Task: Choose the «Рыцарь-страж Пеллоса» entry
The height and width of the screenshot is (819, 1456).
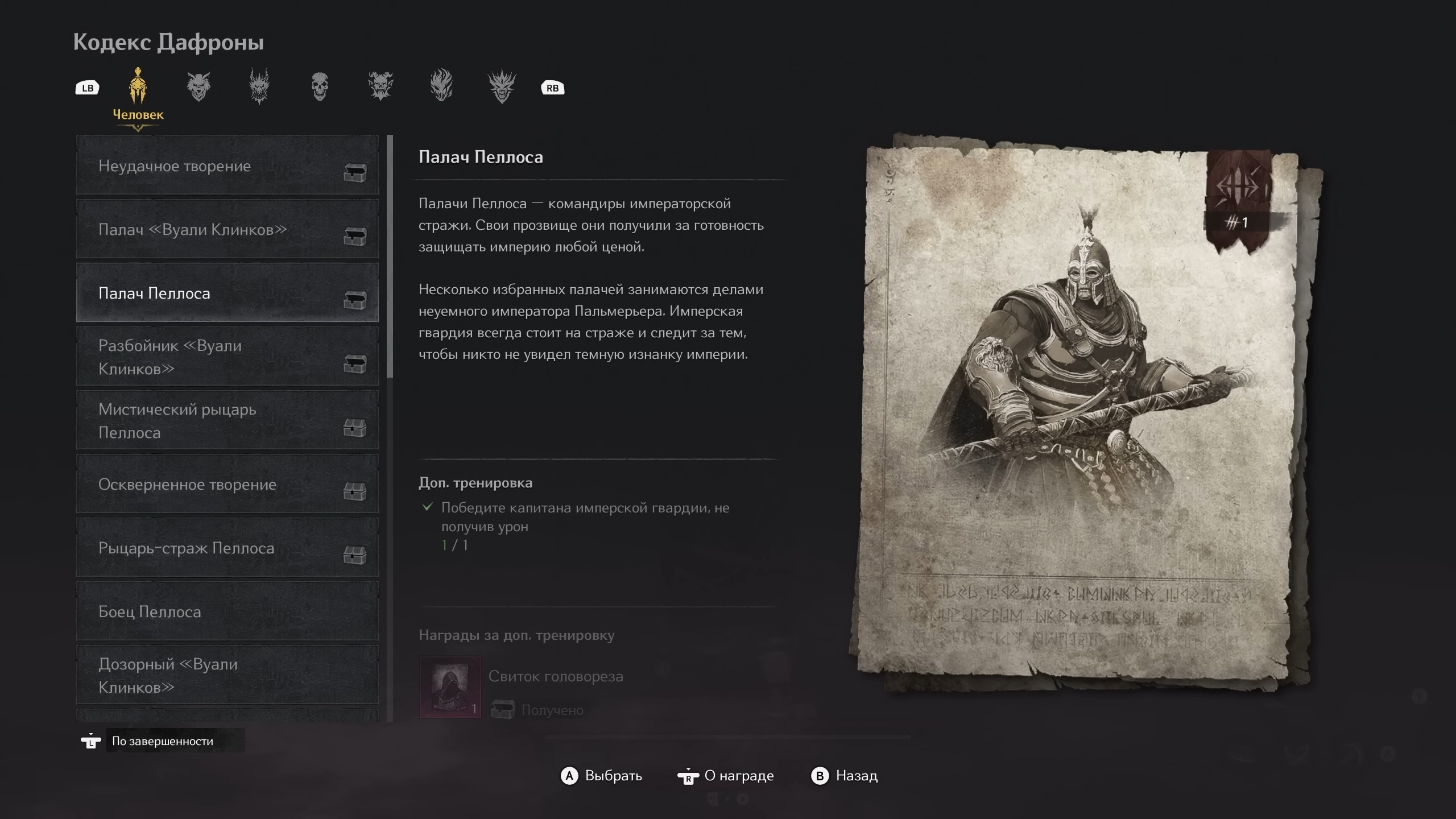Action: pyautogui.click(x=227, y=548)
